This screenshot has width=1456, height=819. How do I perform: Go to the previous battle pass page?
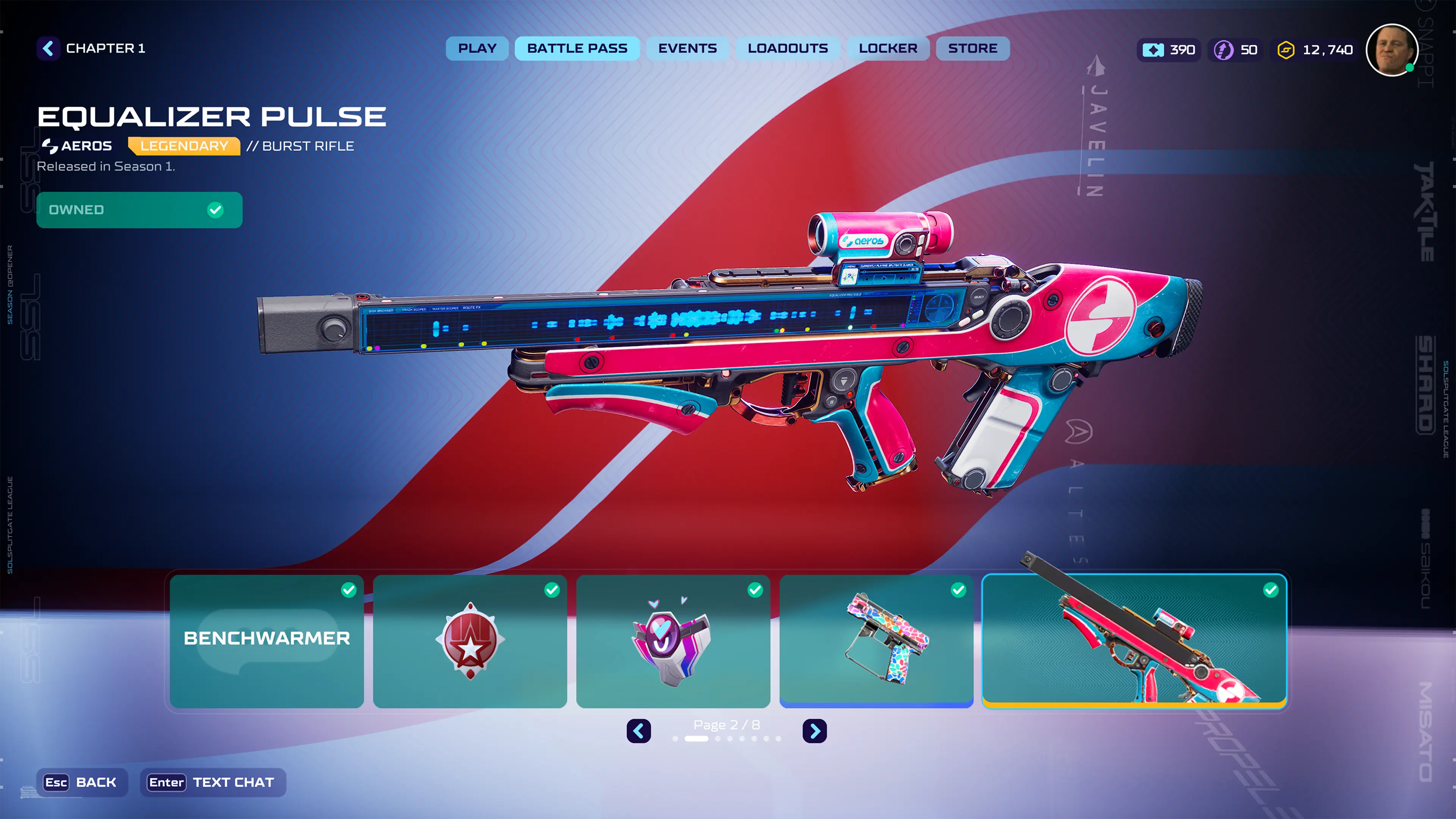pyautogui.click(x=639, y=731)
